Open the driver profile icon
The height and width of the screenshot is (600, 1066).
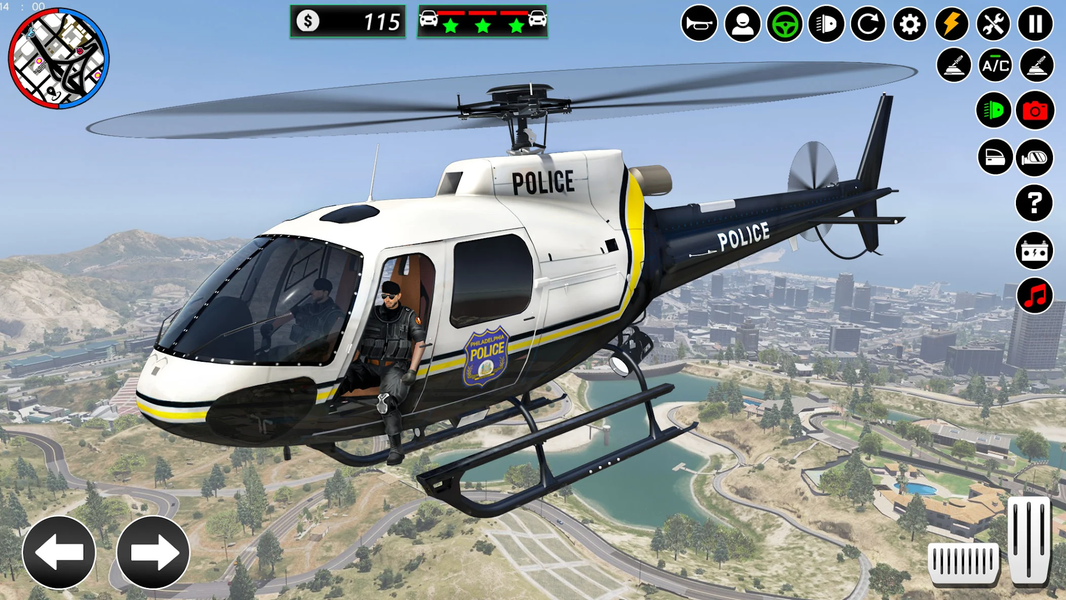pyautogui.click(x=742, y=23)
